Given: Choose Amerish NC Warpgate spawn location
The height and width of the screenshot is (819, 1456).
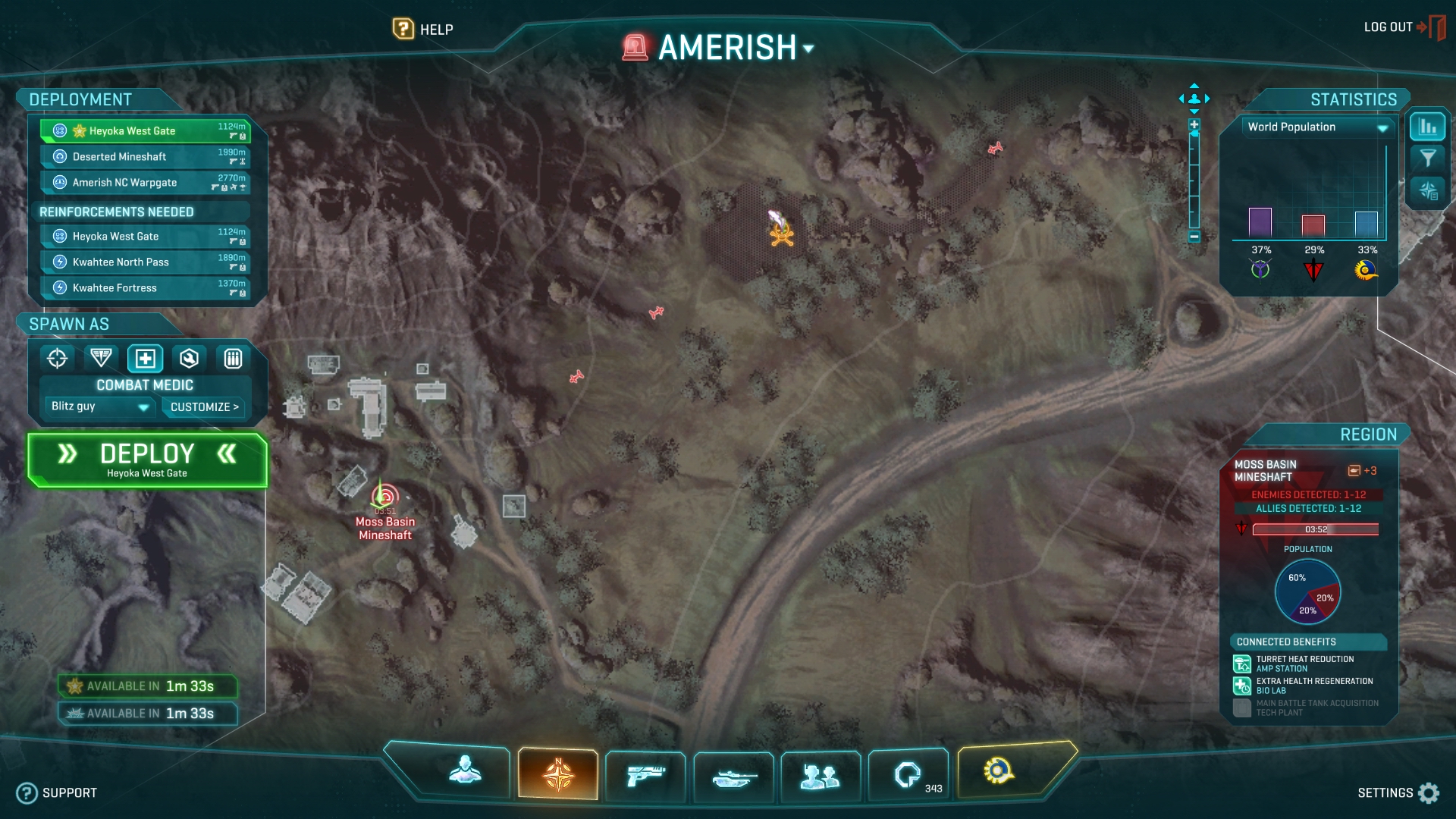Looking at the screenshot, I should [x=144, y=183].
